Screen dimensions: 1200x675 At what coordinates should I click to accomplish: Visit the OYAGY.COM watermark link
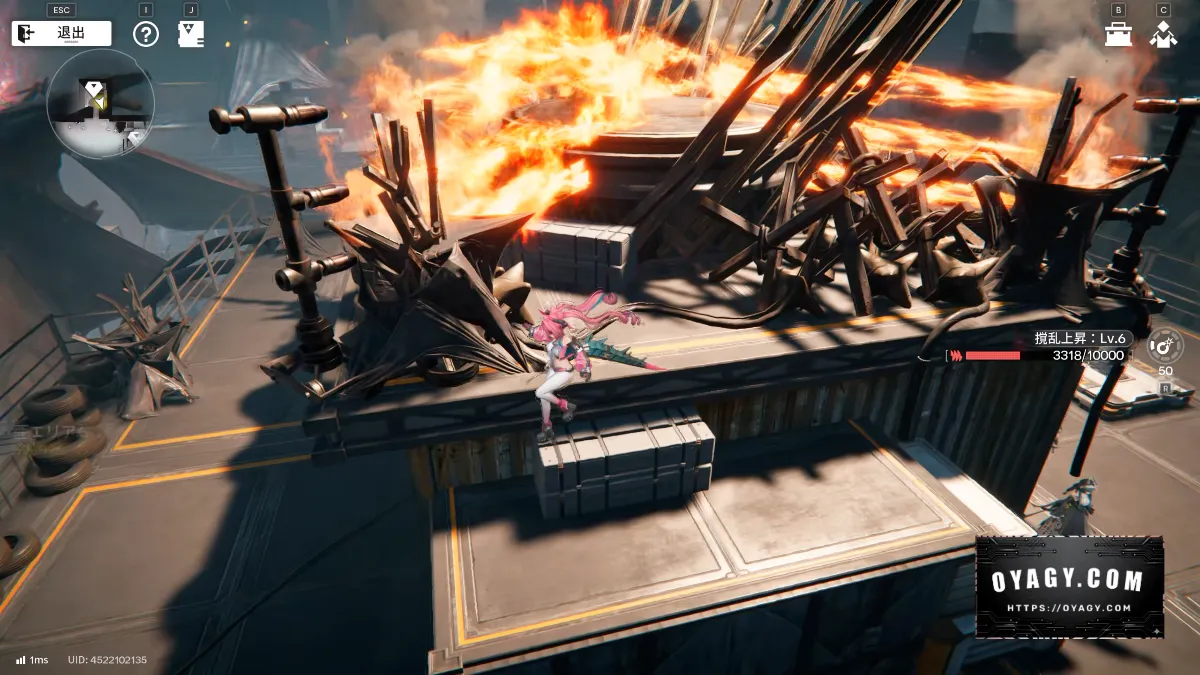pos(1069,587)
